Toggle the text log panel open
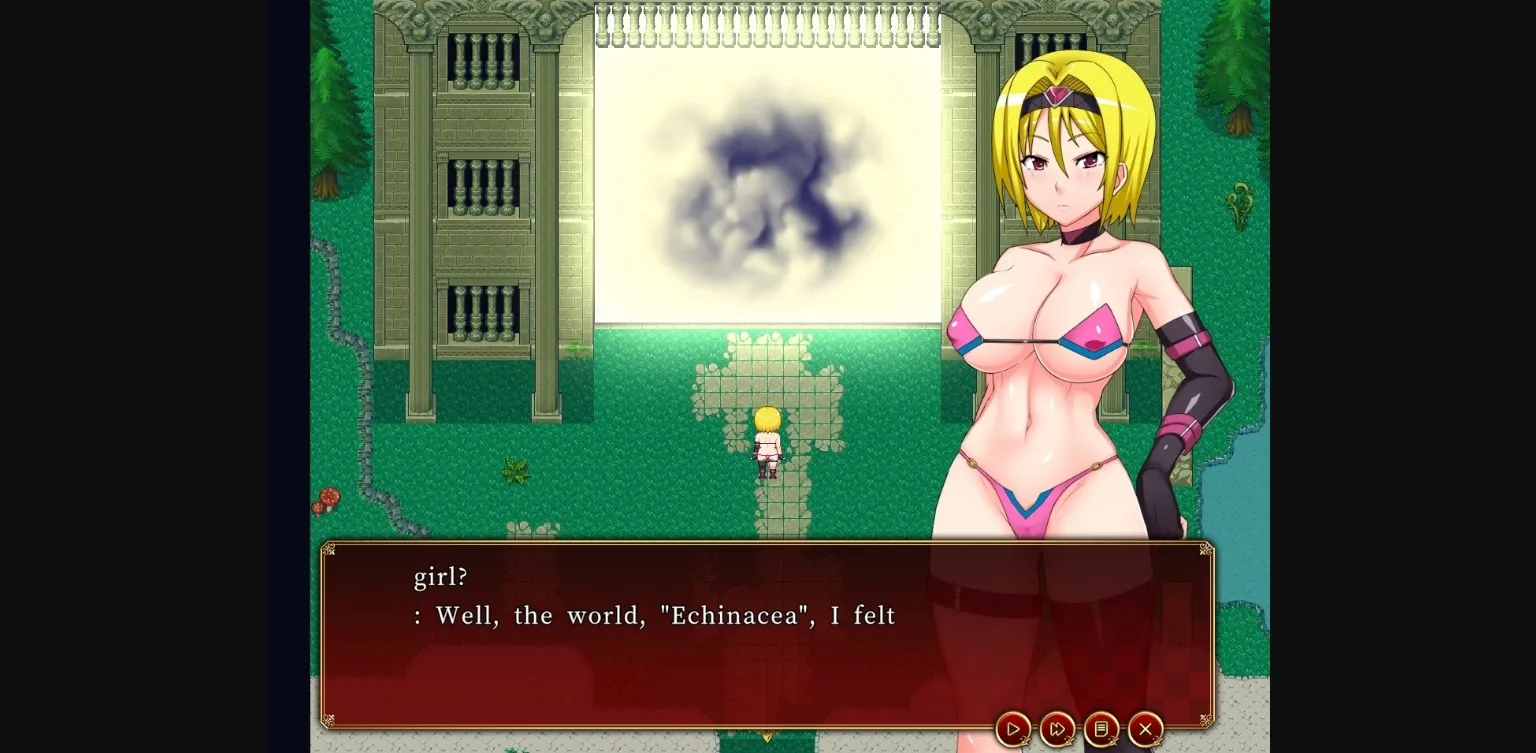Screen dimensions: 1536x753 [1101, 729]
